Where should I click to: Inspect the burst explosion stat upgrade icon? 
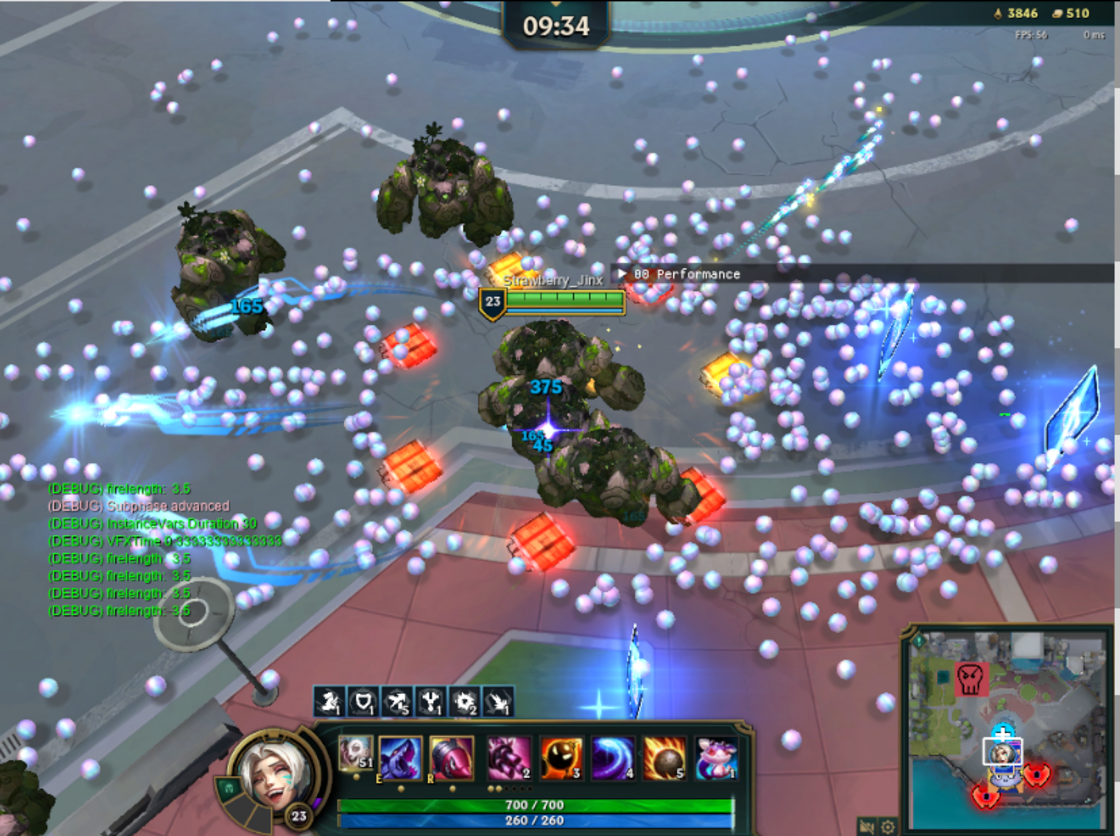point(464,701)
